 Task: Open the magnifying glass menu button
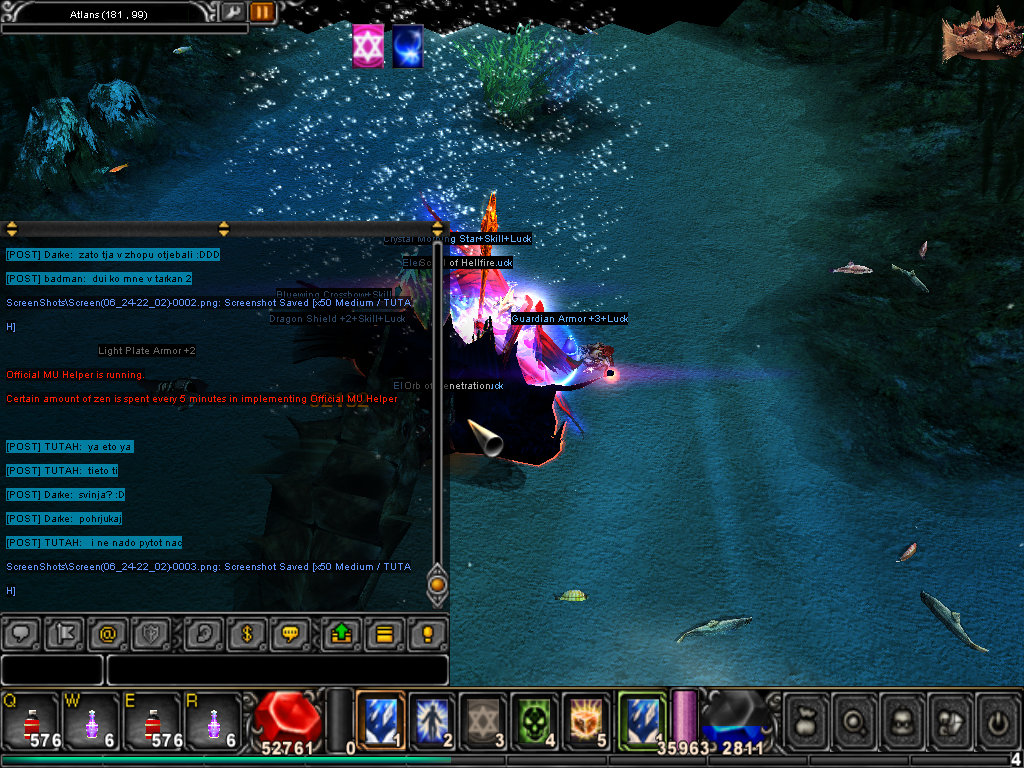coord(855,720)
